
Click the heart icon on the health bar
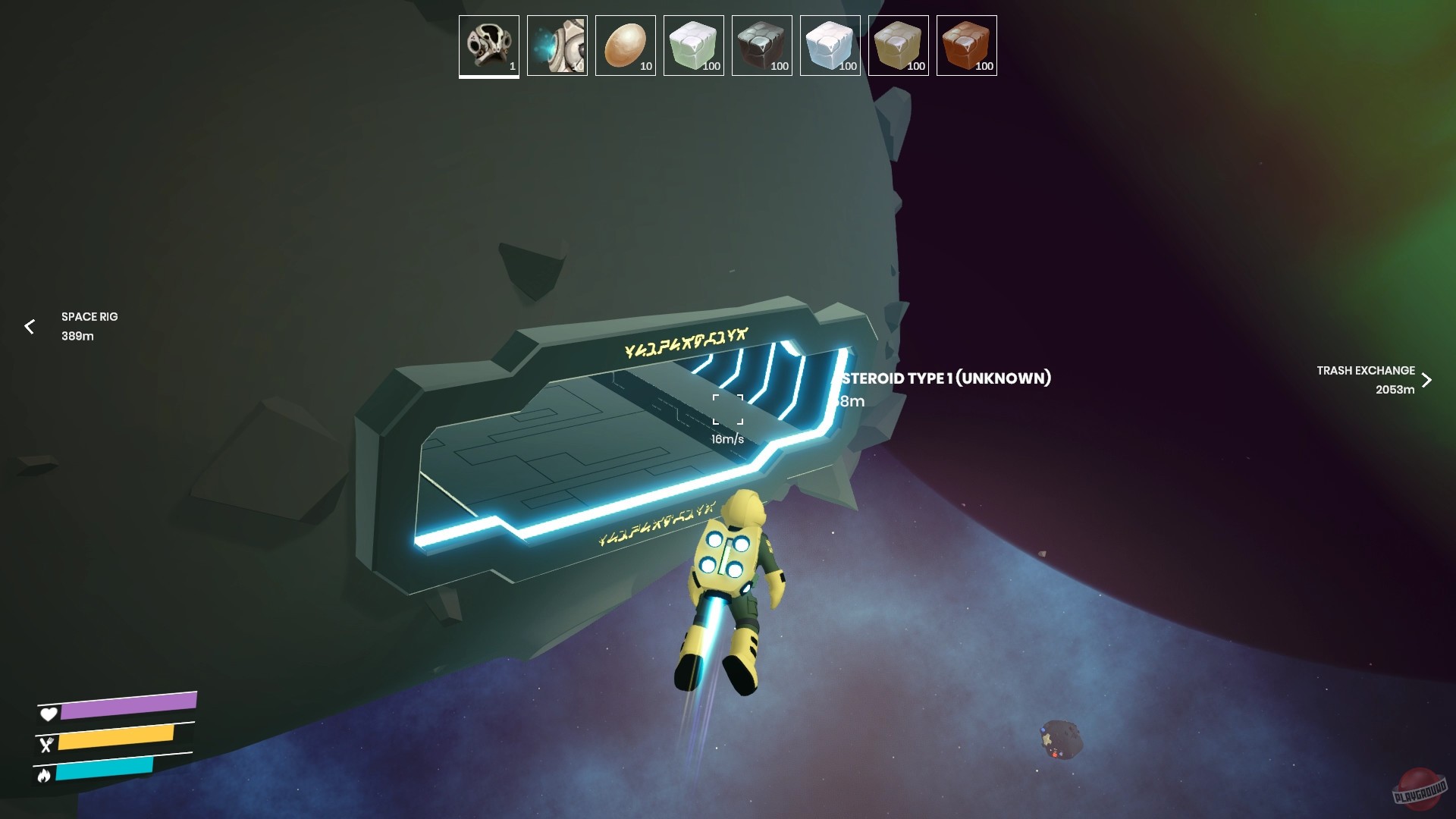point(48,714)
